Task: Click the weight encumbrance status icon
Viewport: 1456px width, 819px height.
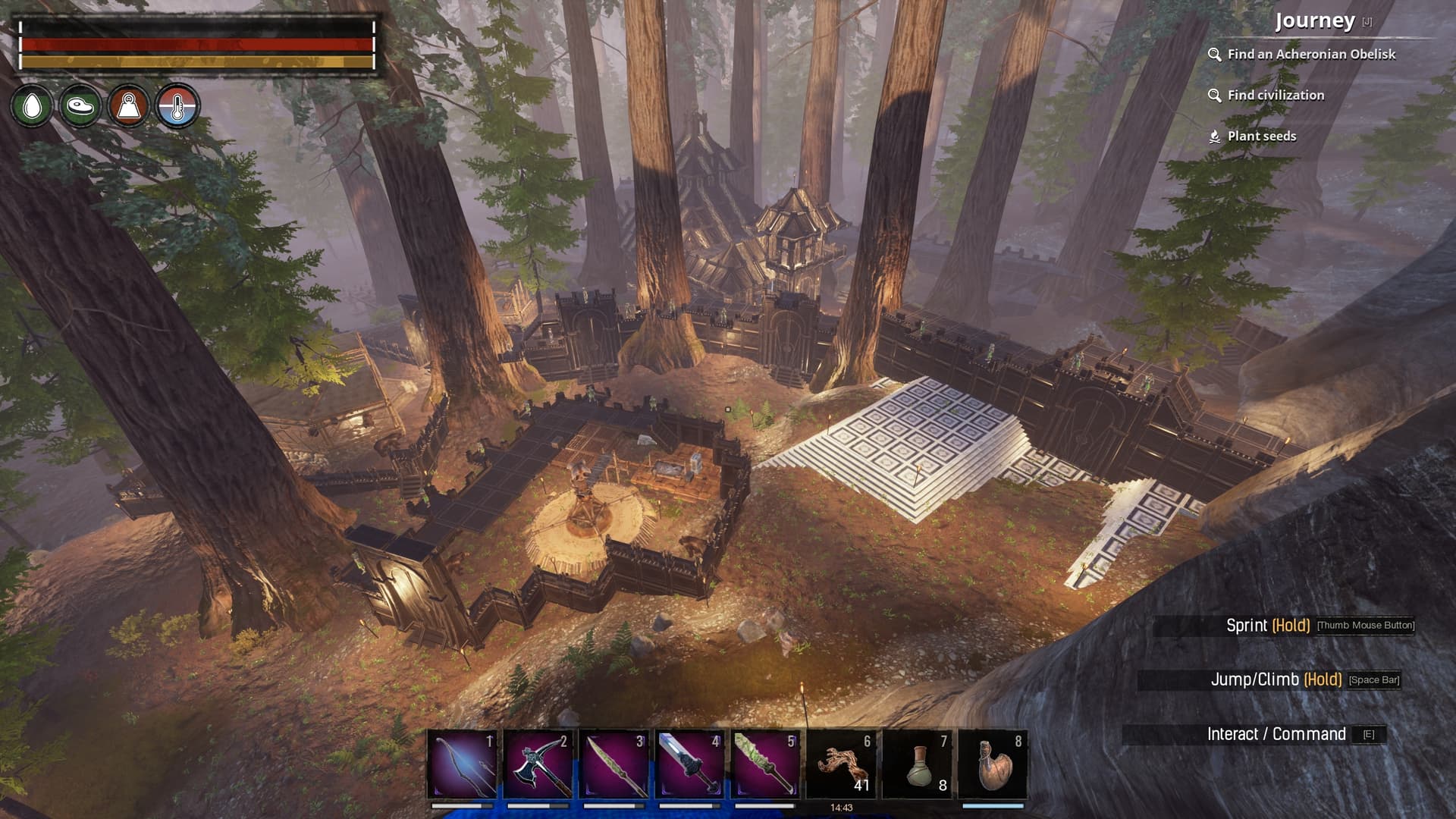Action: click(129, 106)
